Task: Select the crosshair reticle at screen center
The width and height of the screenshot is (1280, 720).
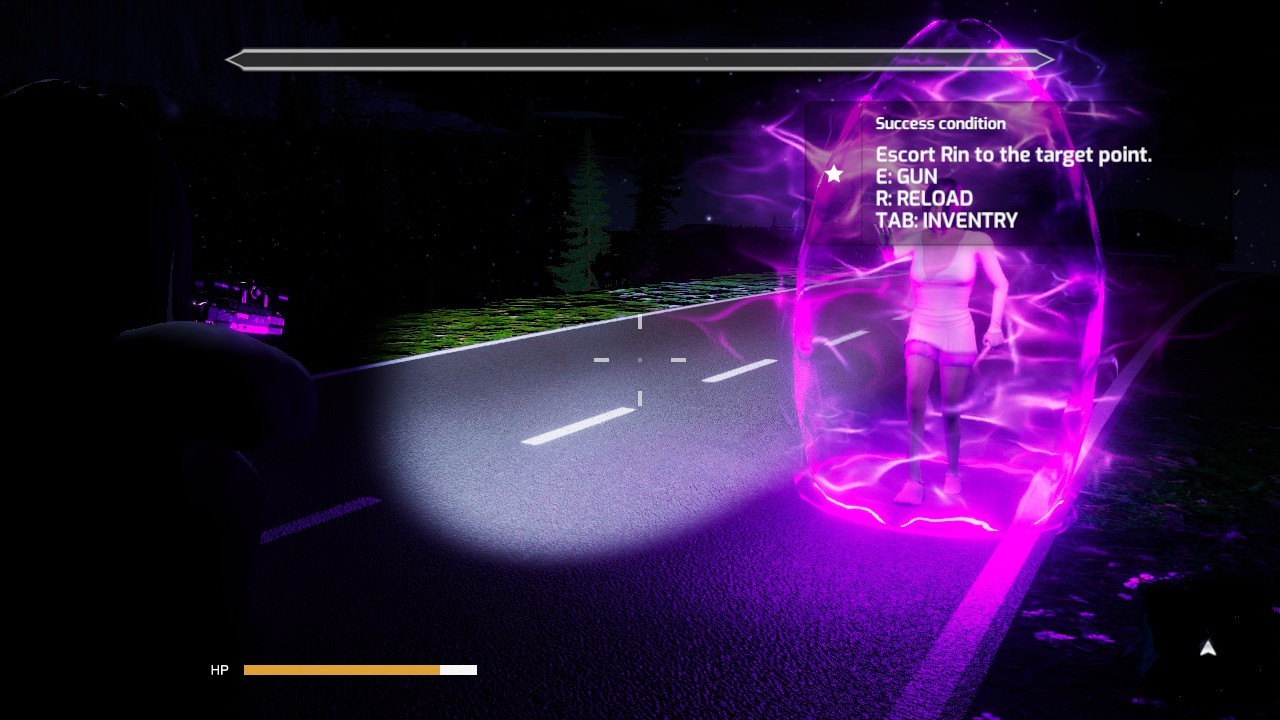Action: click(640, 360)
